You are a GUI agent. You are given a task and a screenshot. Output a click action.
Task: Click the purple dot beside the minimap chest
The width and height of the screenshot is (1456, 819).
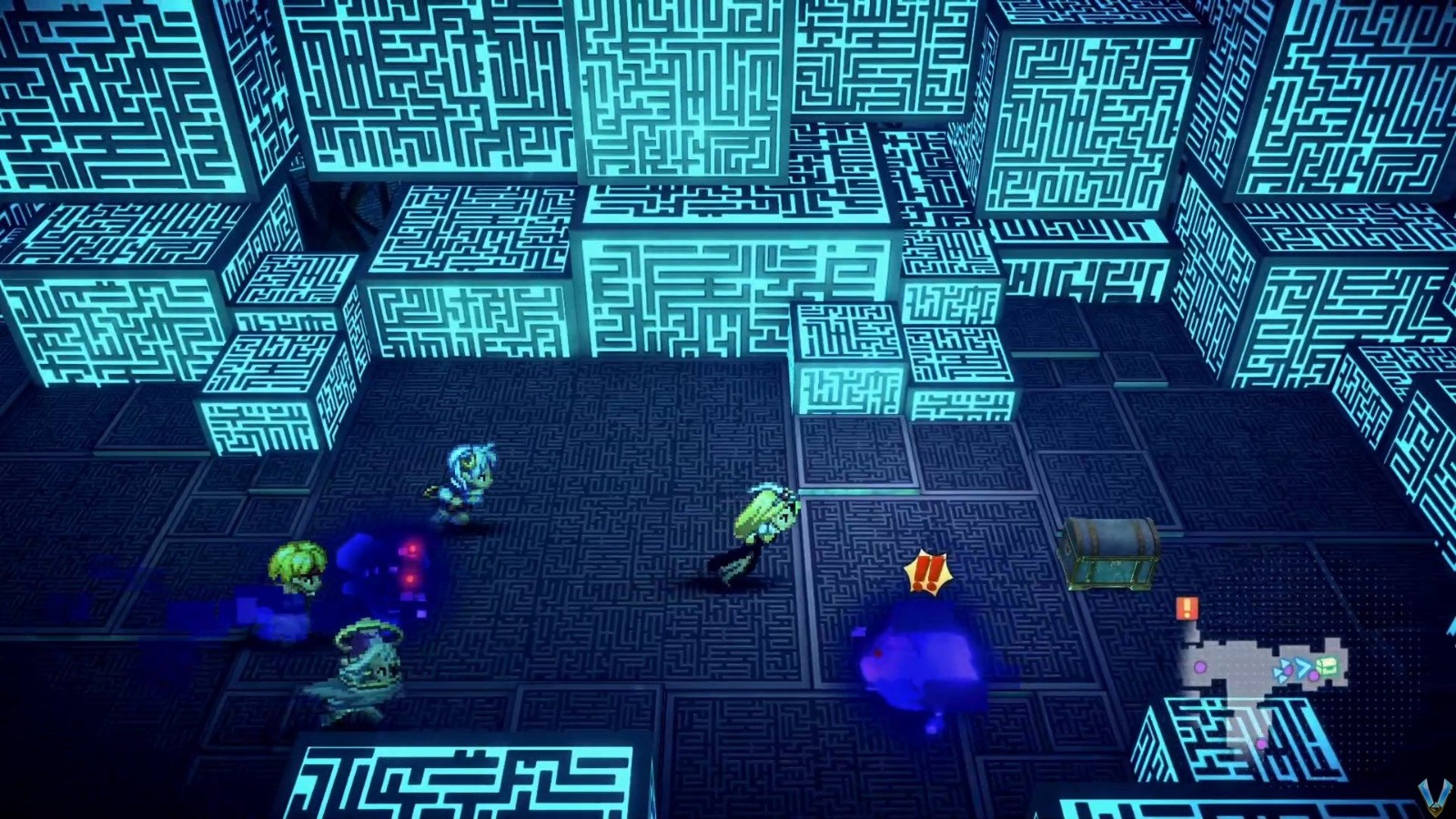click(x=1314, y=675)
